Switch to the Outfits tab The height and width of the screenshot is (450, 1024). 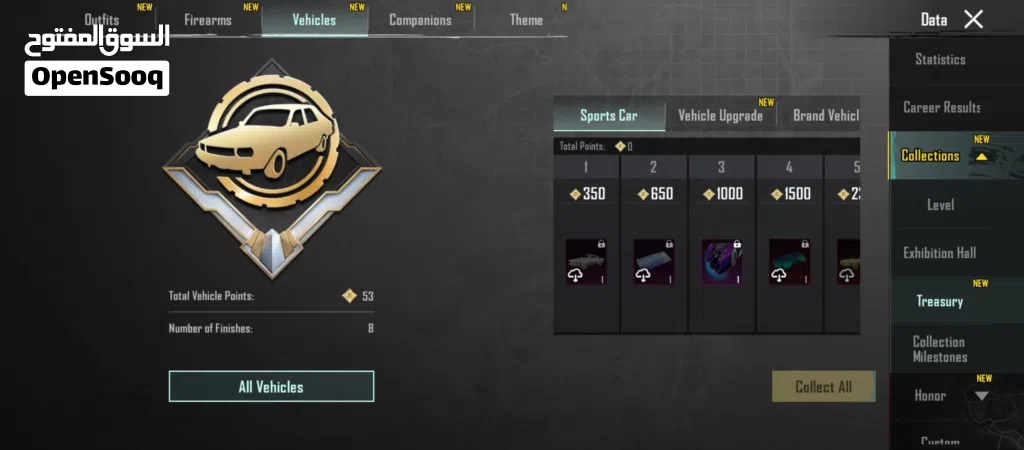pos(102,19)
